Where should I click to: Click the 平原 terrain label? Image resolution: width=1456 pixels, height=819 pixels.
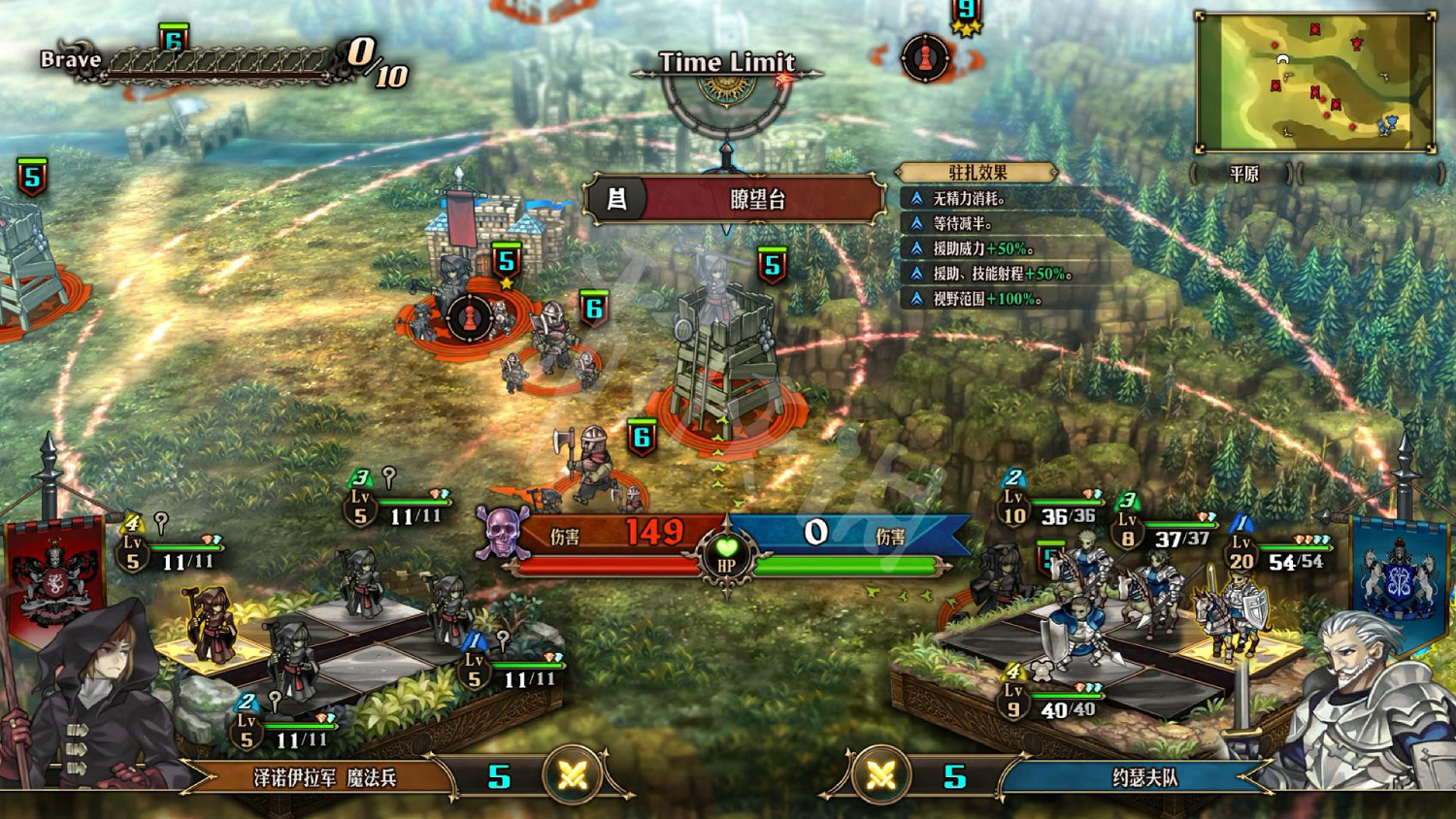pos(1243,175)
